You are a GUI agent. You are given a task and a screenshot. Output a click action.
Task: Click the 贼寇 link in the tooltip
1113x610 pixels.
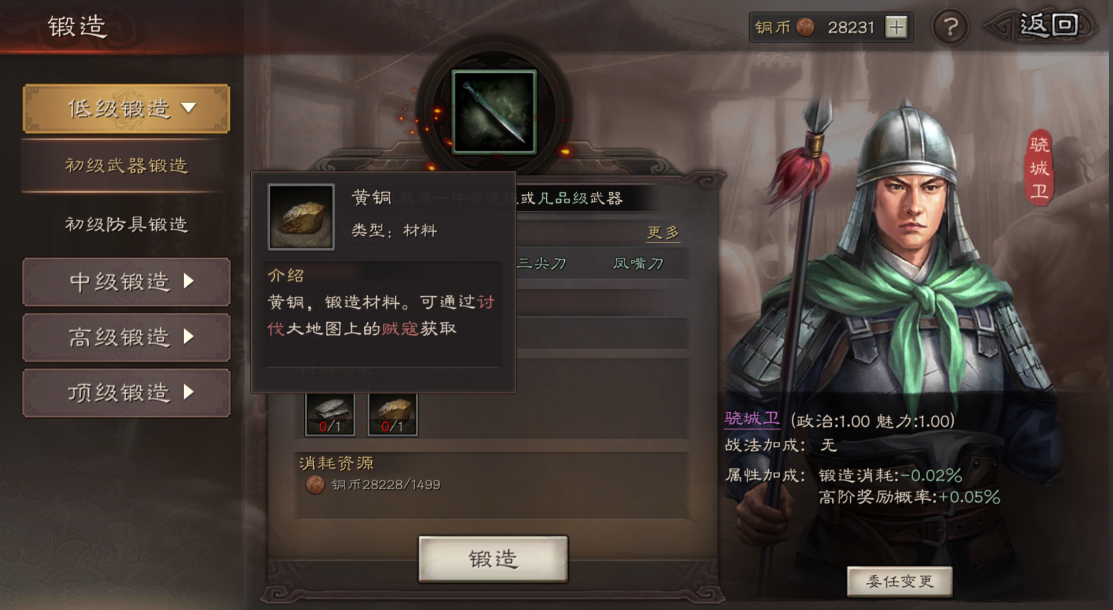[x=400, y=328]
